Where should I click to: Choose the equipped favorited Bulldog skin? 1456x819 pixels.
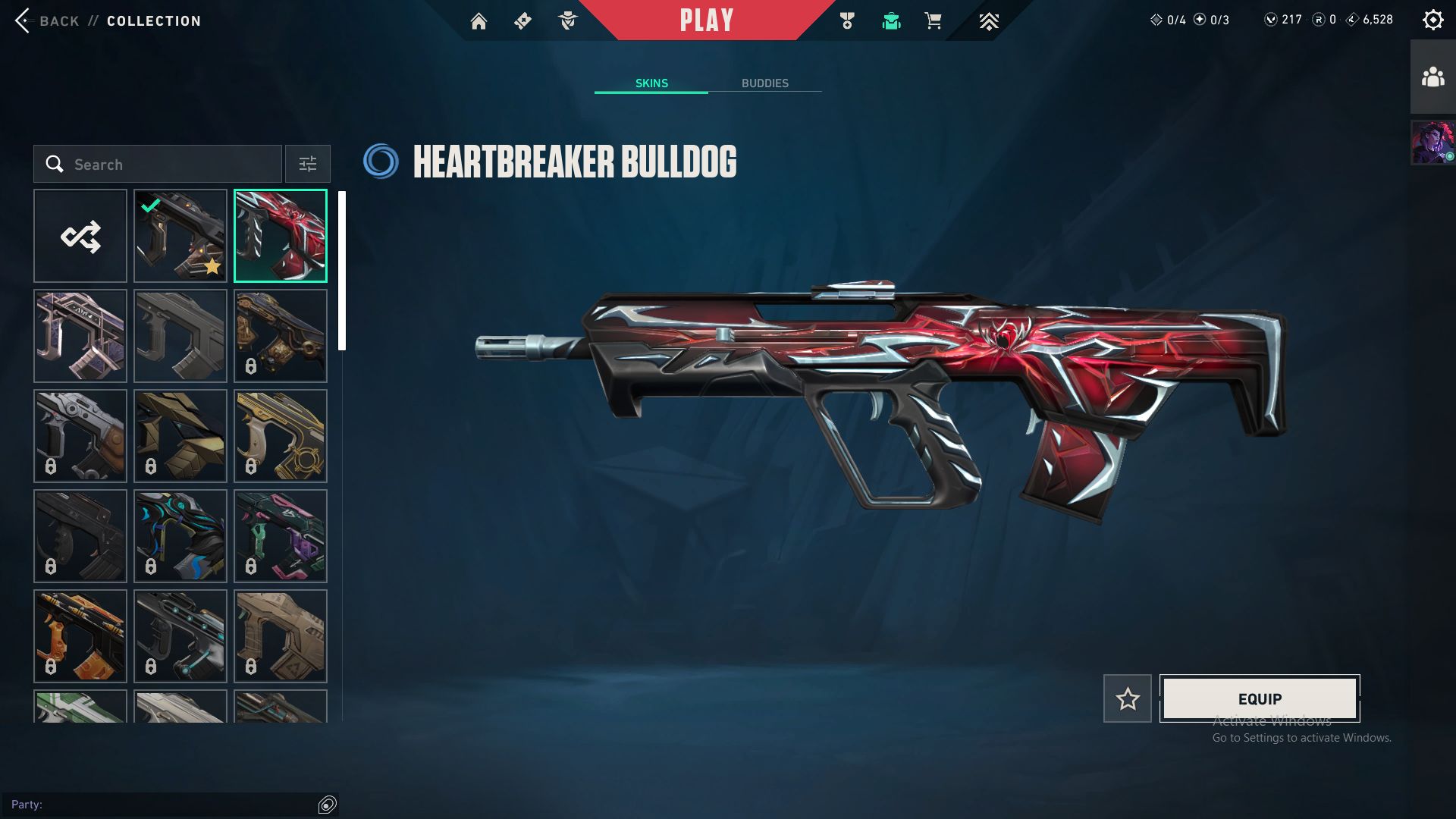click(180, 237)
